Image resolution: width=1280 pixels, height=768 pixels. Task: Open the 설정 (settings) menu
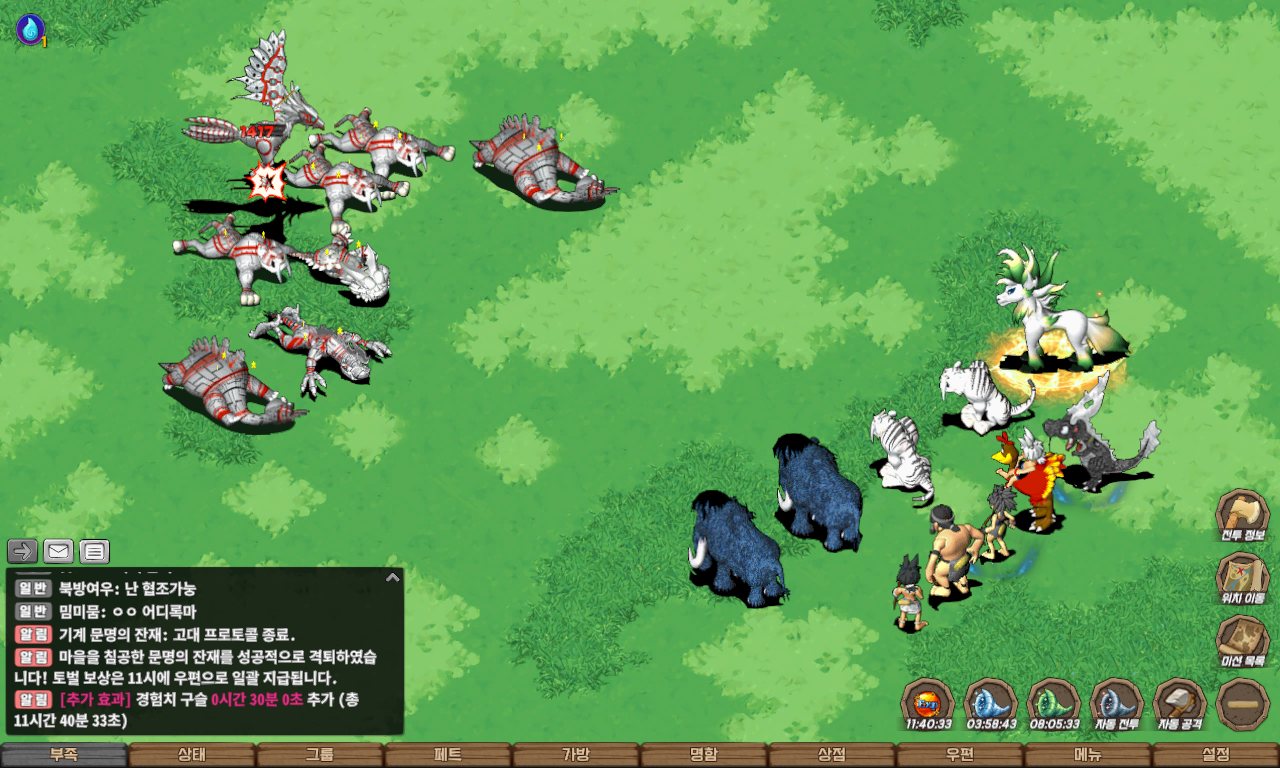[x=1216, y=755]
